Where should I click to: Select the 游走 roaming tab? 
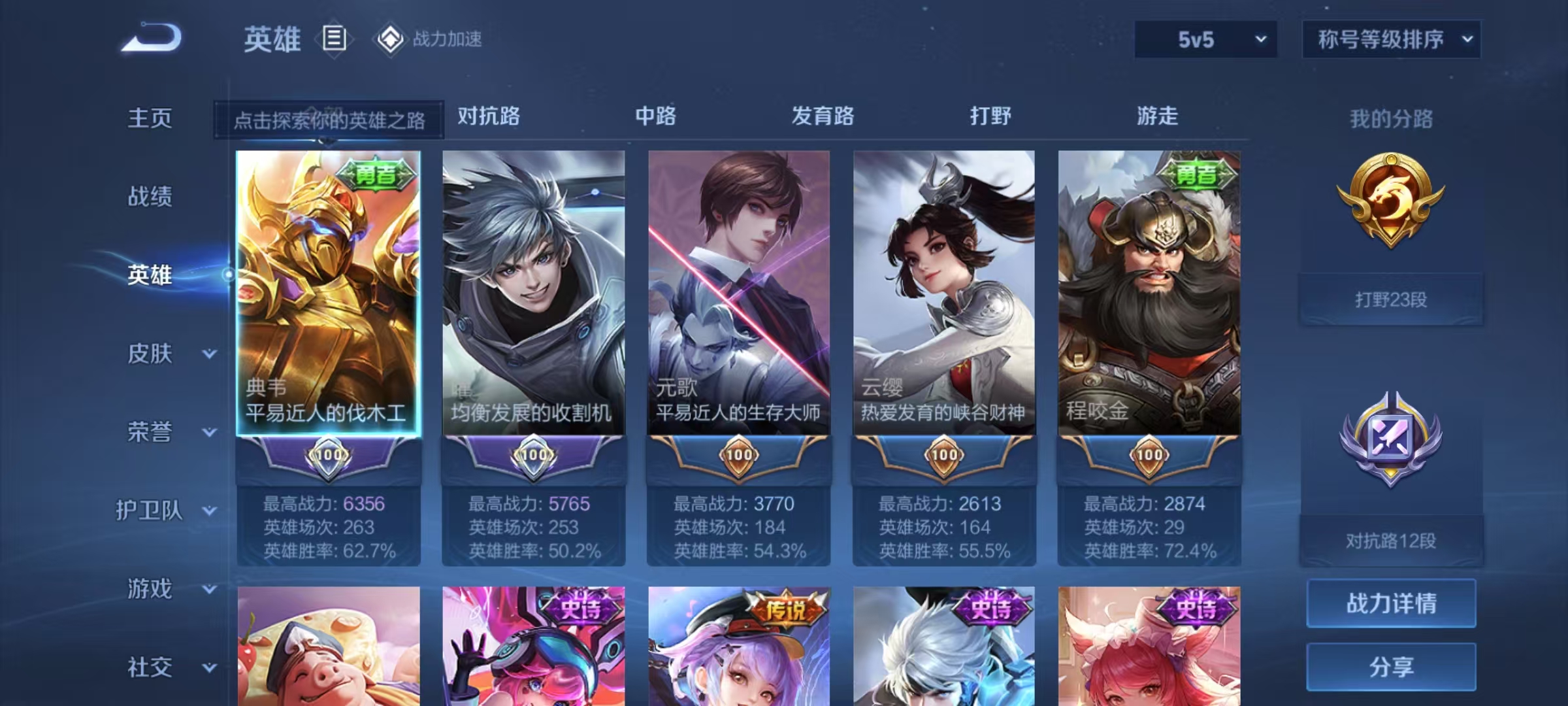click(1157, 116)
